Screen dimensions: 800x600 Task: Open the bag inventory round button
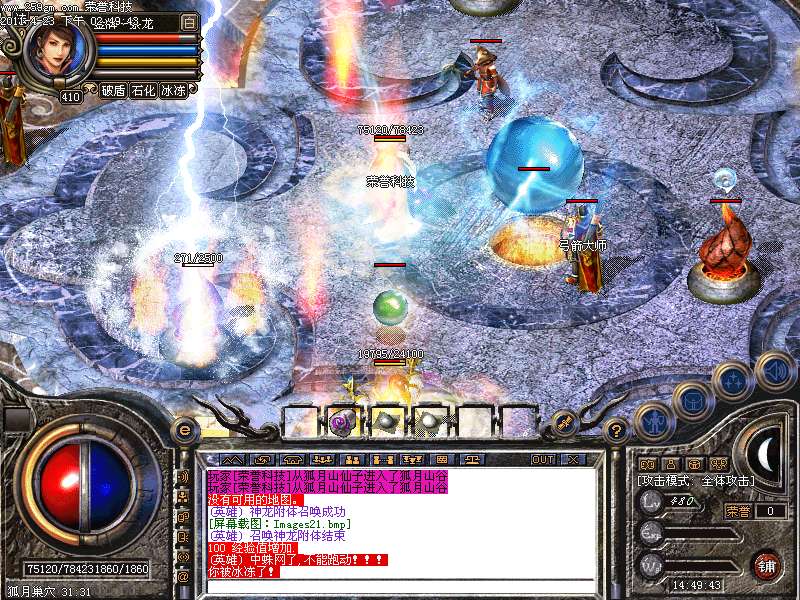coord(692,401)
